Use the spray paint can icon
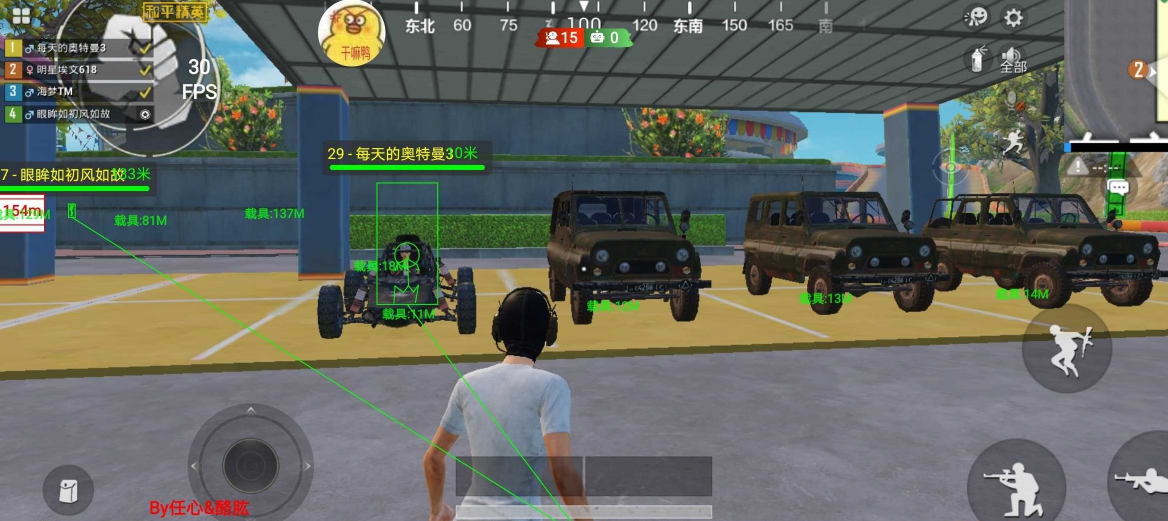 pos(978,59)
